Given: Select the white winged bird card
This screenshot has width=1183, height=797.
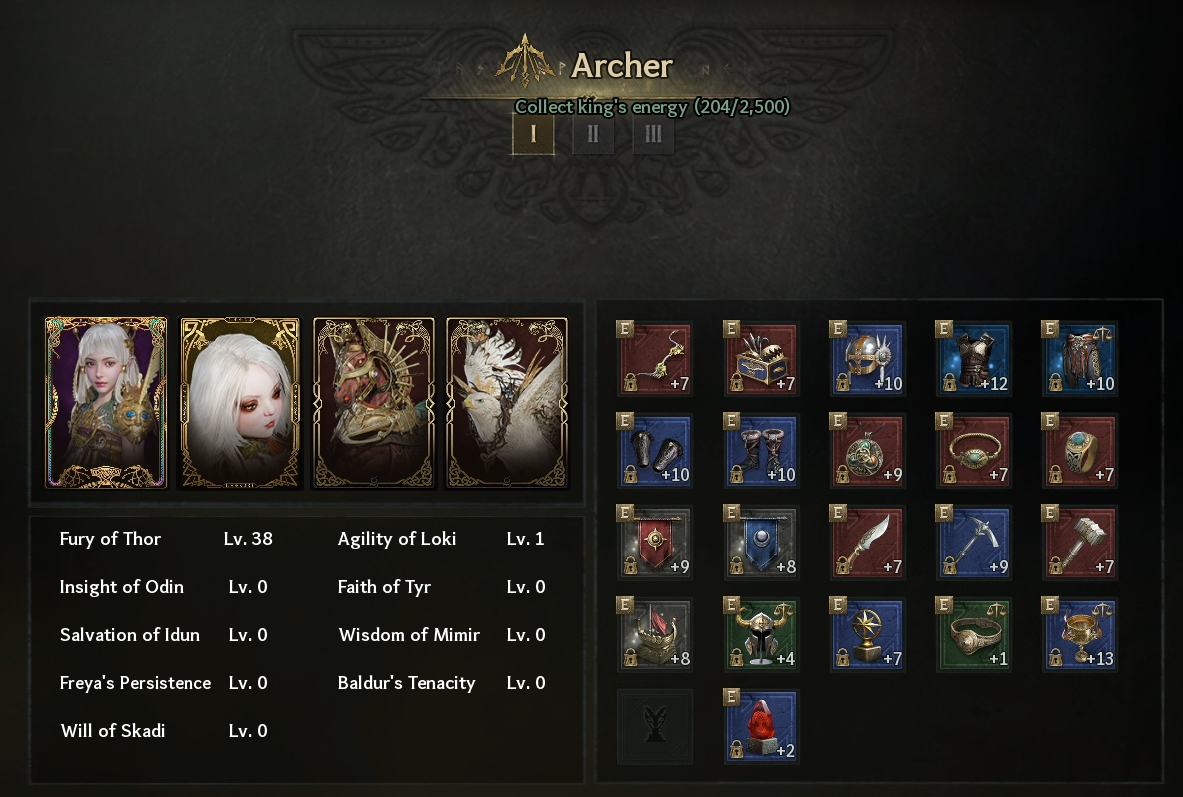Looking at the screenshot, I should (x=507, y=402).
